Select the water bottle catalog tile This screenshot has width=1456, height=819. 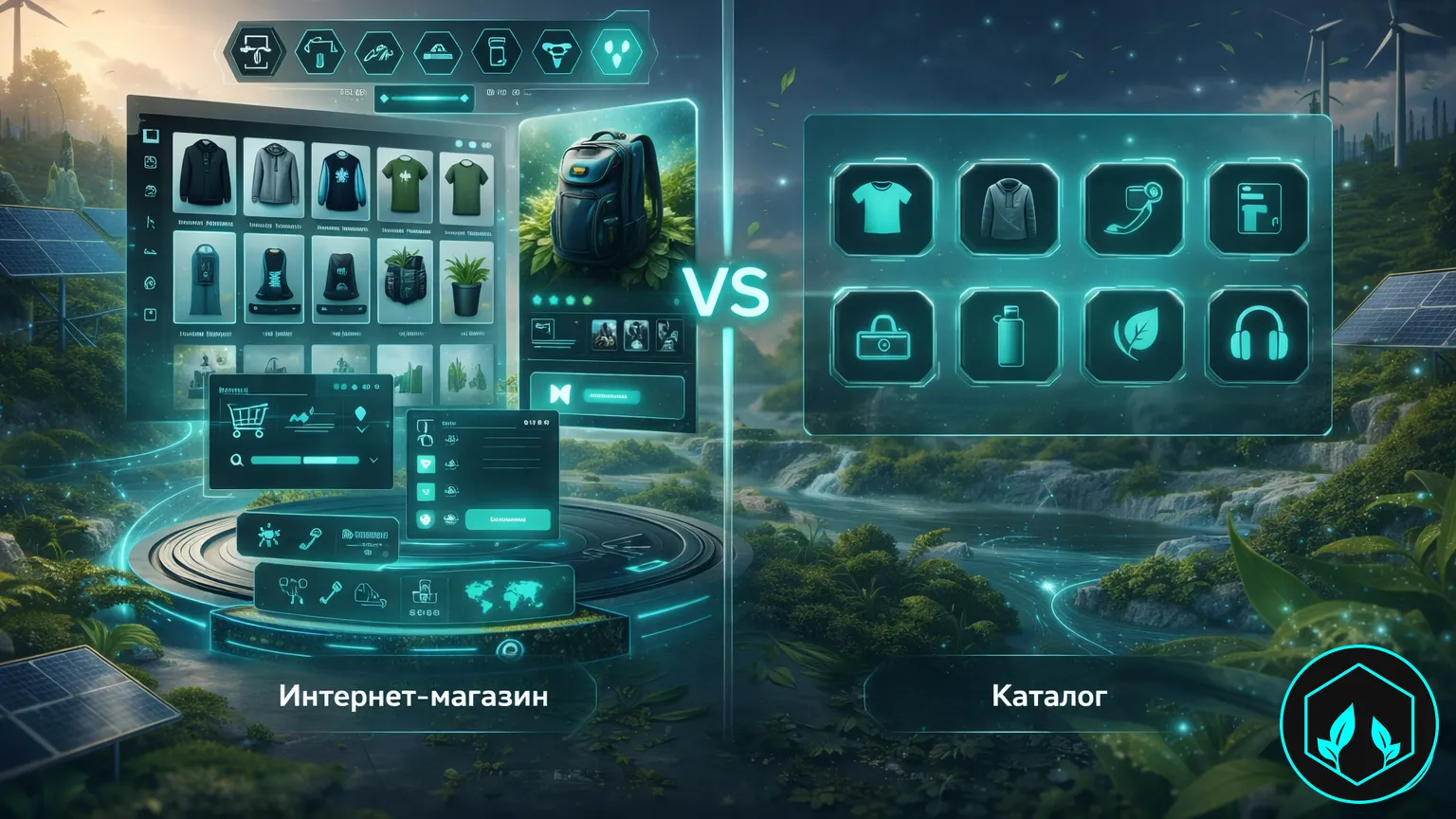coord(1008,337)
